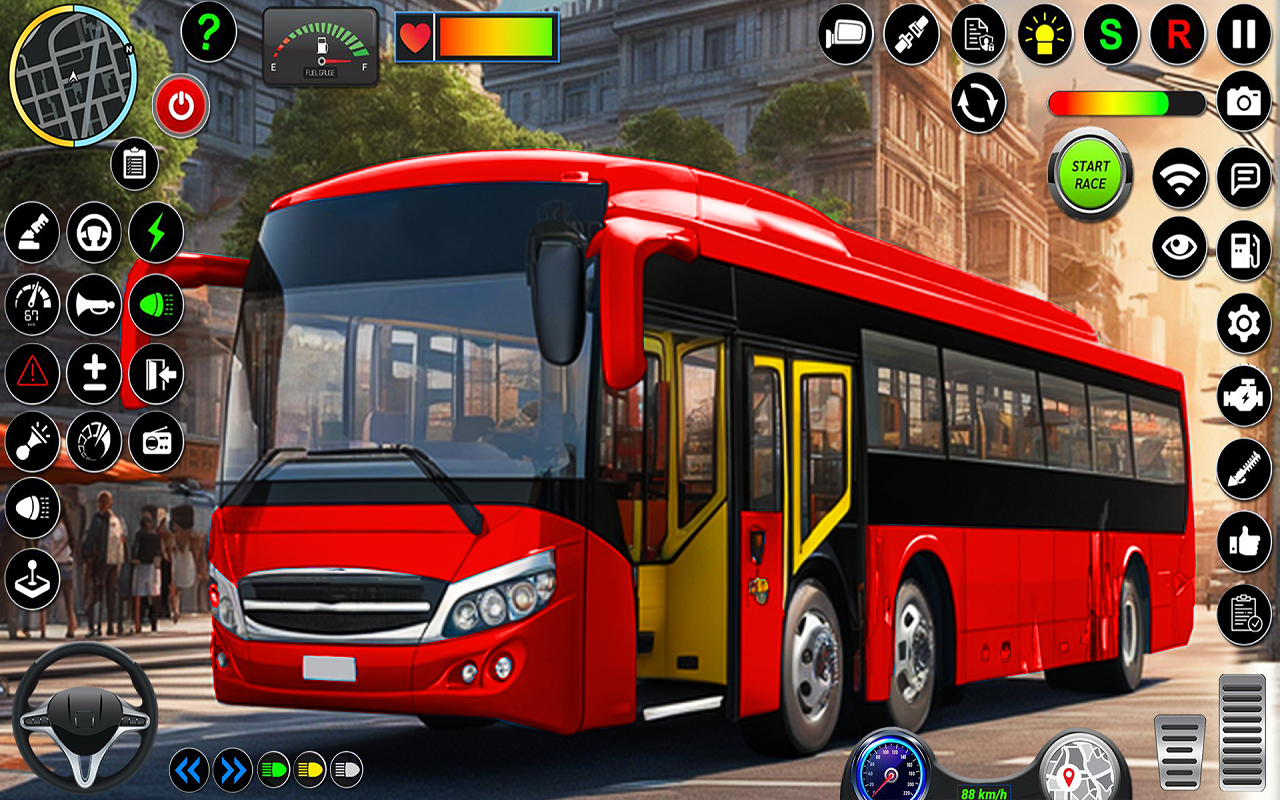Open the fuel station icon
This screenshot has height=800, width=1280.
pyautogui.click(x=1243, y=248)
